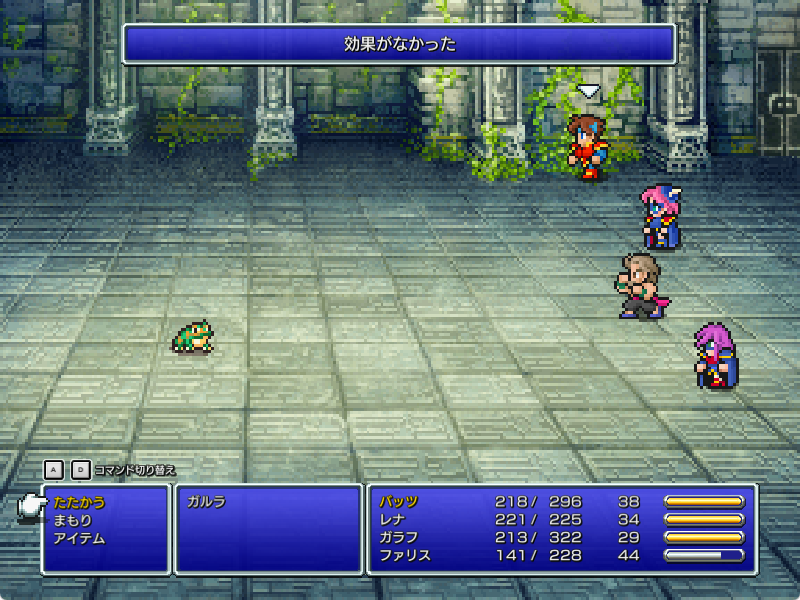This screenshot has width=800, height=600.
Task: Select the たたかう attack command
Action: point(79,502)
